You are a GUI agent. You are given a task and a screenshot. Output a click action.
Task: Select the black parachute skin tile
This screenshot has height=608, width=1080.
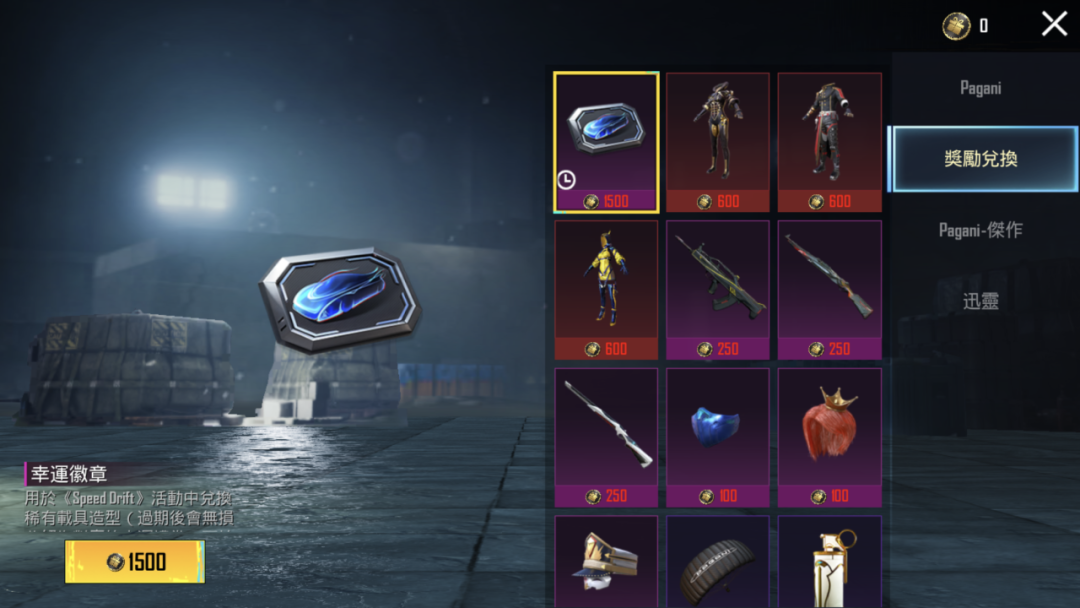(718, 562)
